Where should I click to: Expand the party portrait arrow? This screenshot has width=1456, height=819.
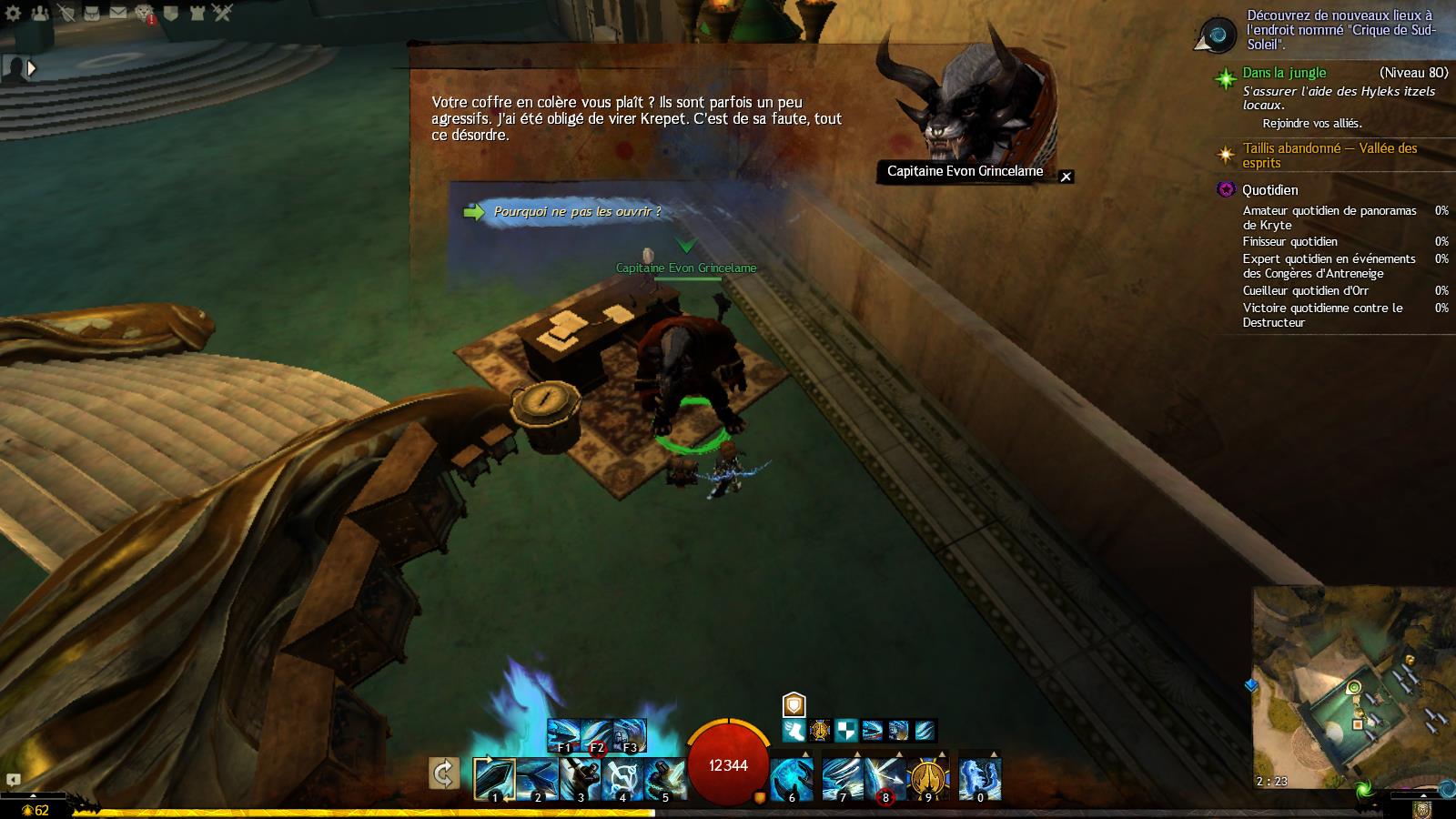[x=32, y=67]
